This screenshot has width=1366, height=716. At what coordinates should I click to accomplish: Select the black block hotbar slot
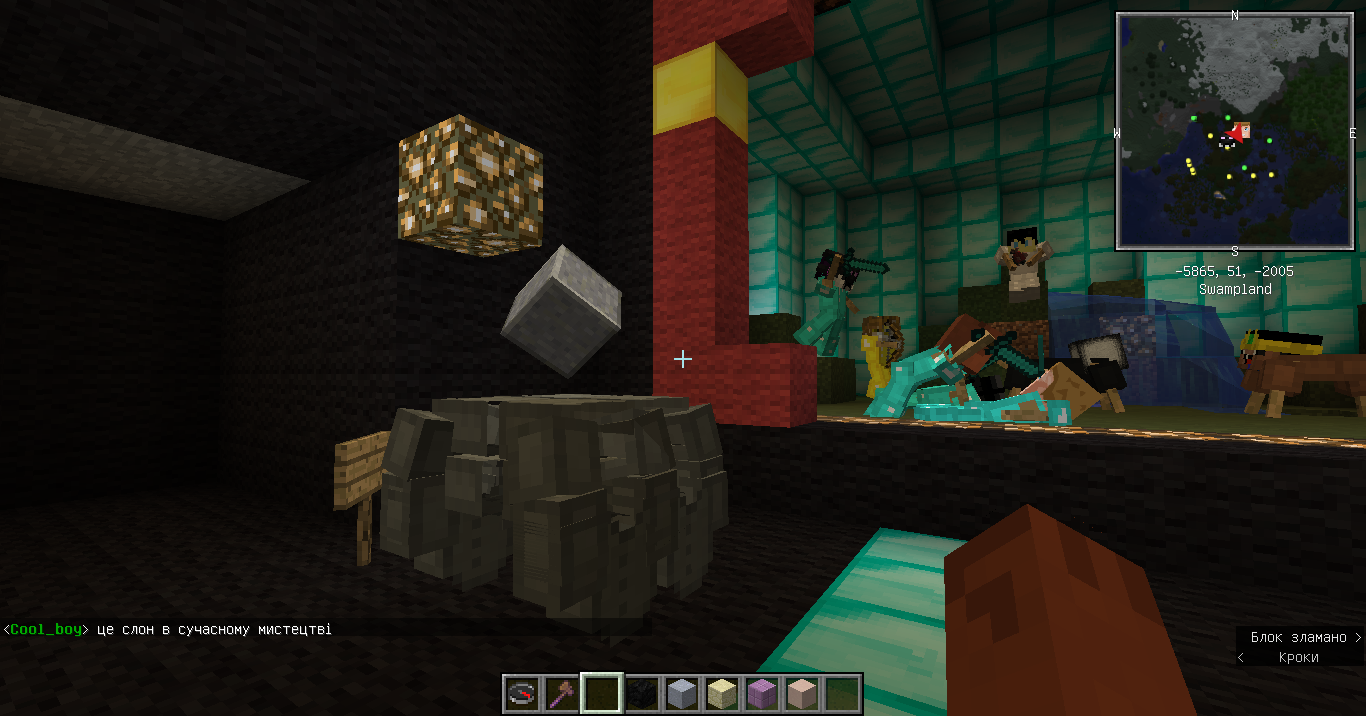(642, 693)
